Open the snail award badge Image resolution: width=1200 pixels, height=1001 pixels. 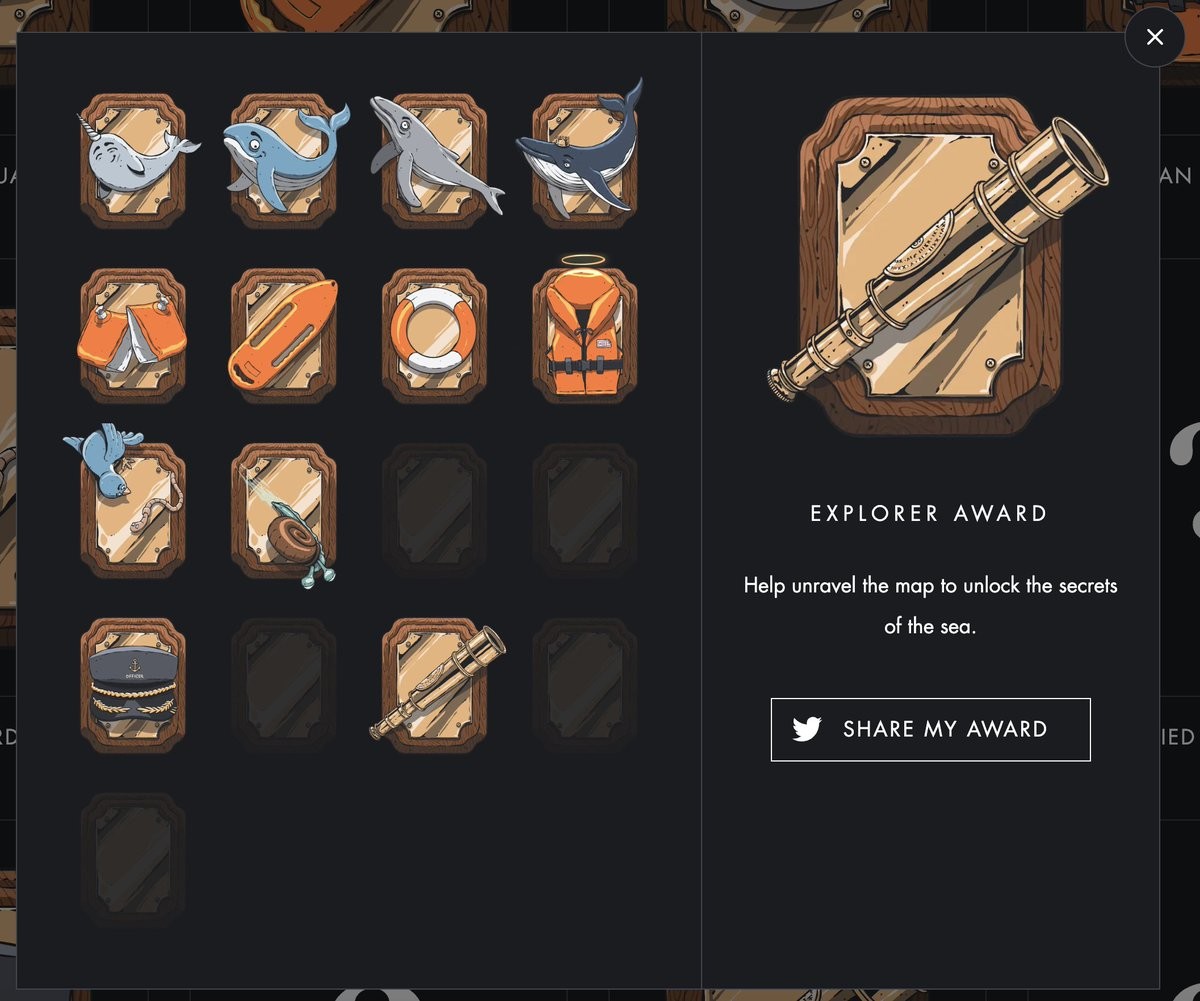point(284,509)
